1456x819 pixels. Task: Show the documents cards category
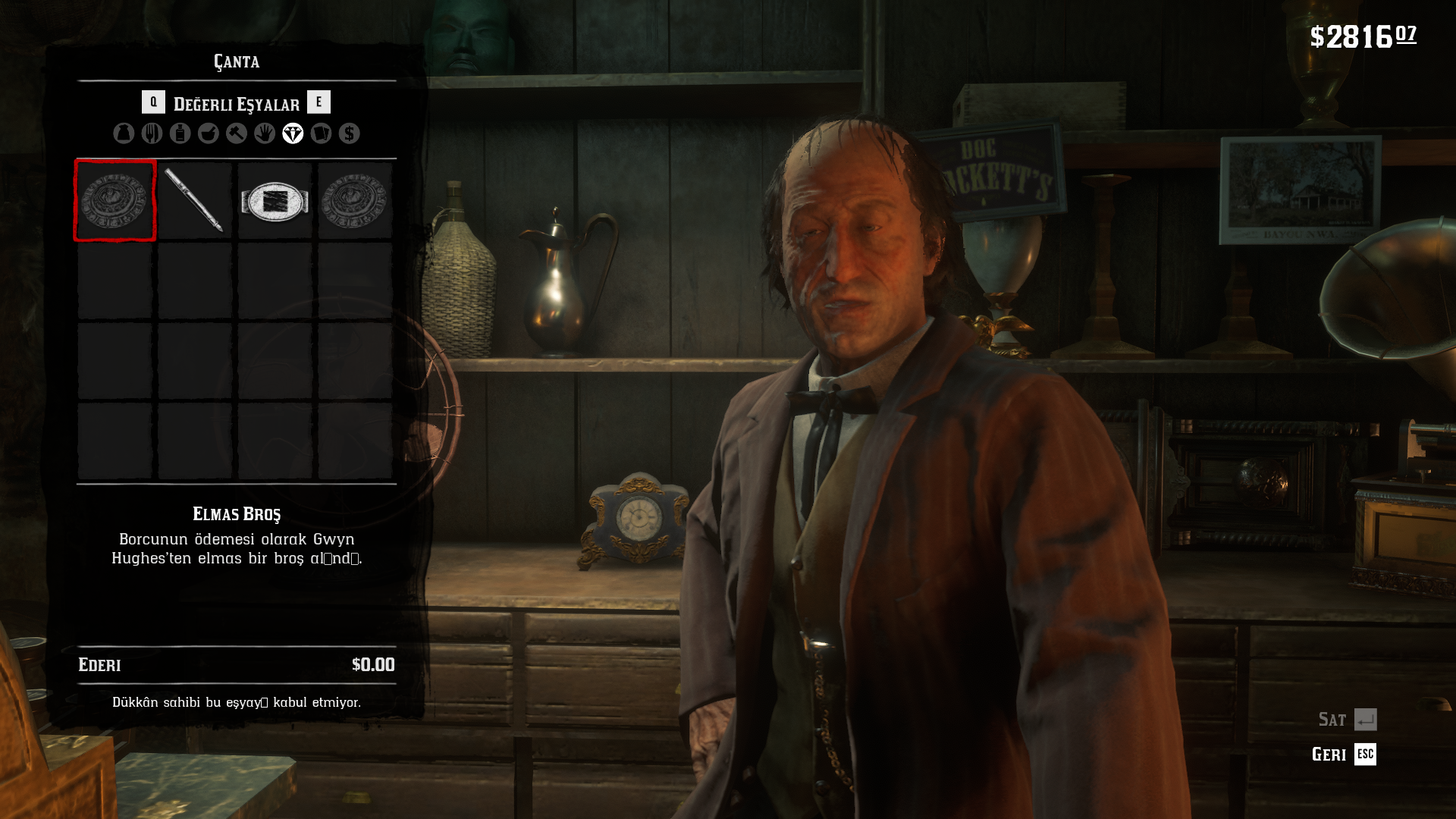pos(321,133)
